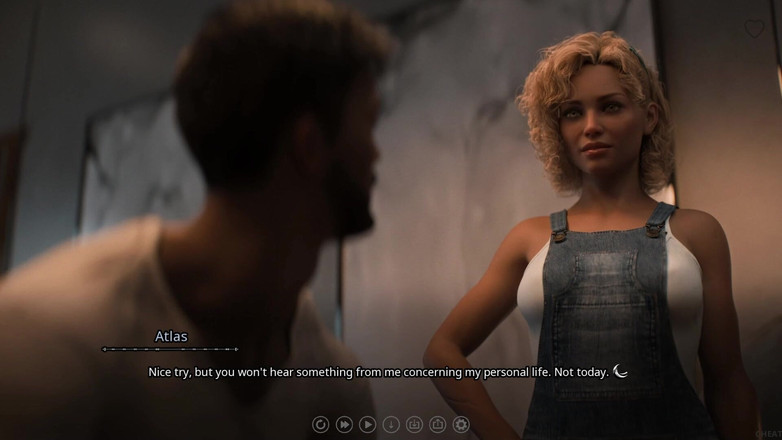
Task: Click the downward arrow quick menu icon
Action: pos(391,425)
